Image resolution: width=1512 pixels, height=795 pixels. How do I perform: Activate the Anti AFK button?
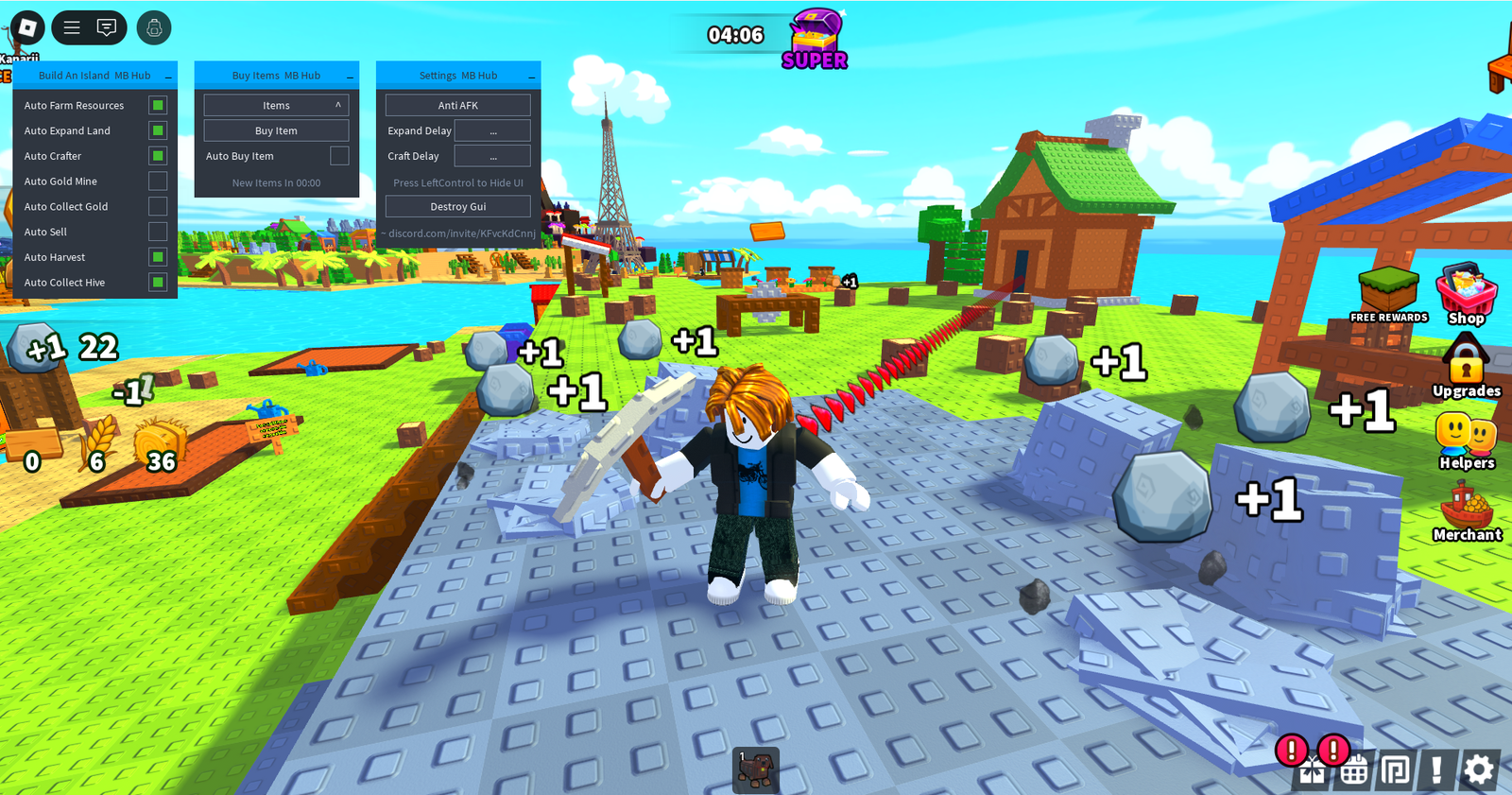pyautogui.click(x=458, y=105)
